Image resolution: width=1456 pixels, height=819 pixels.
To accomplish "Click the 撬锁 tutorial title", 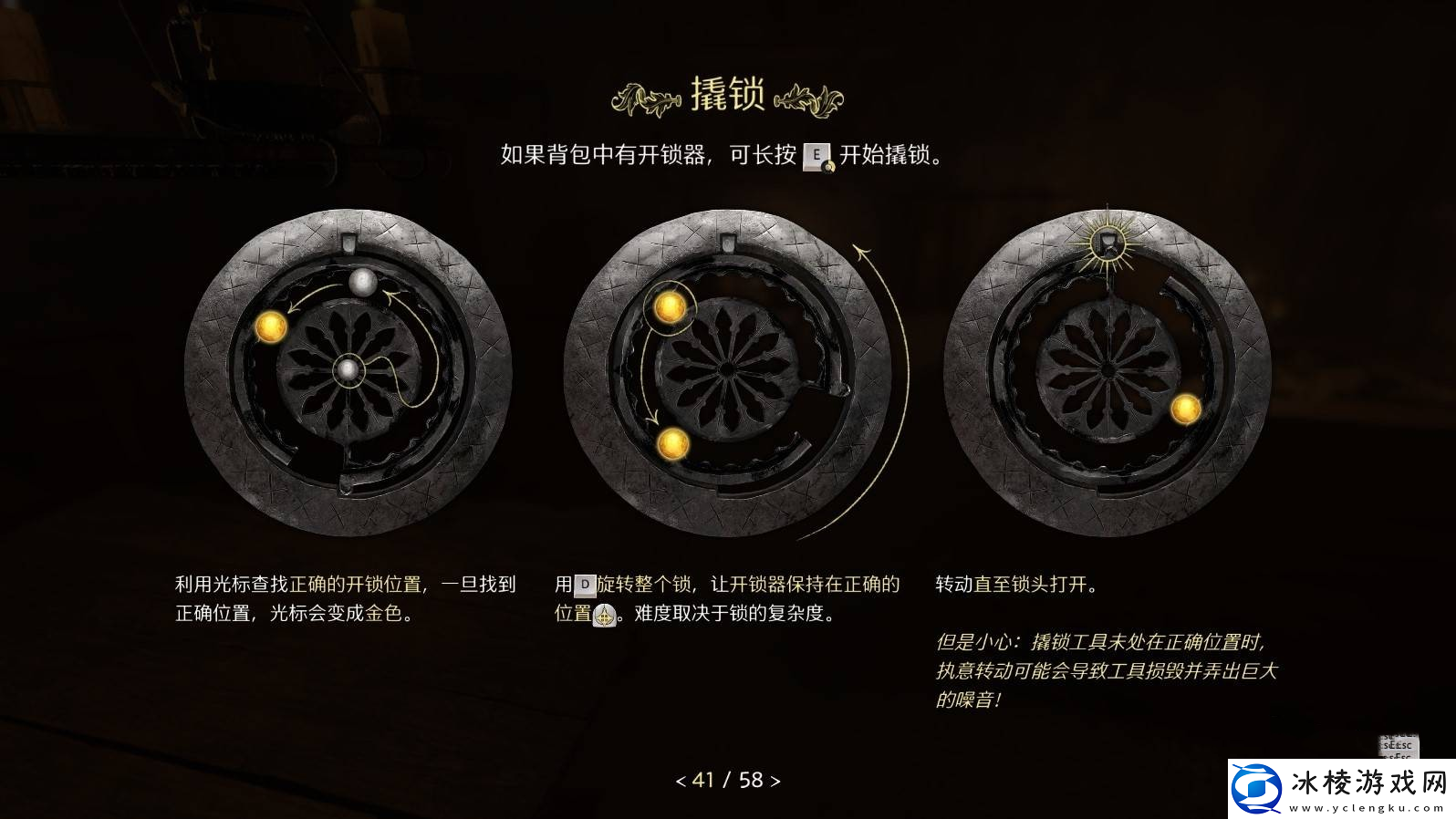I will click(727, 92).
